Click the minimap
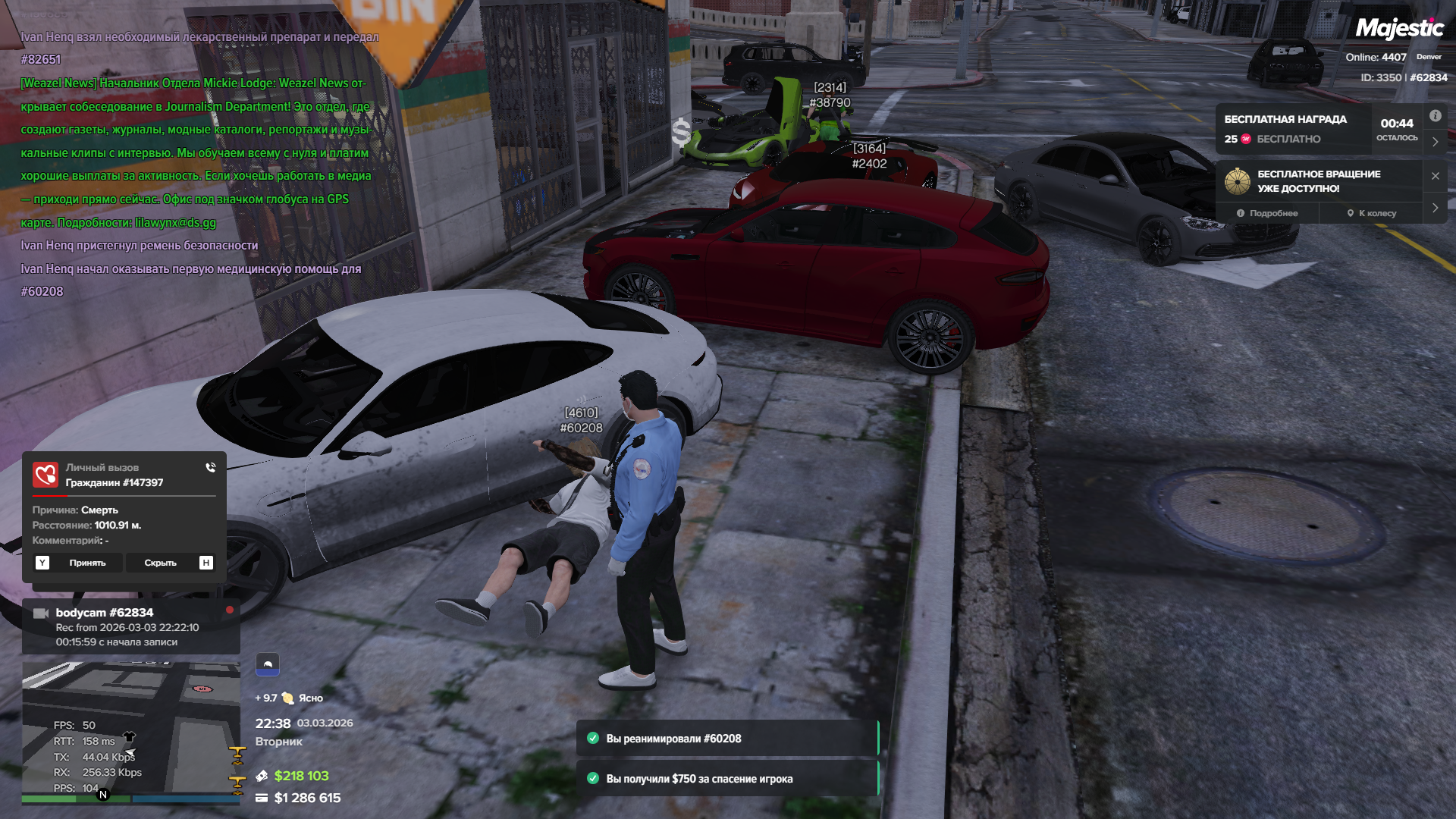Image resolution: width=1456 pixels, height=819 pixels. 130,732
